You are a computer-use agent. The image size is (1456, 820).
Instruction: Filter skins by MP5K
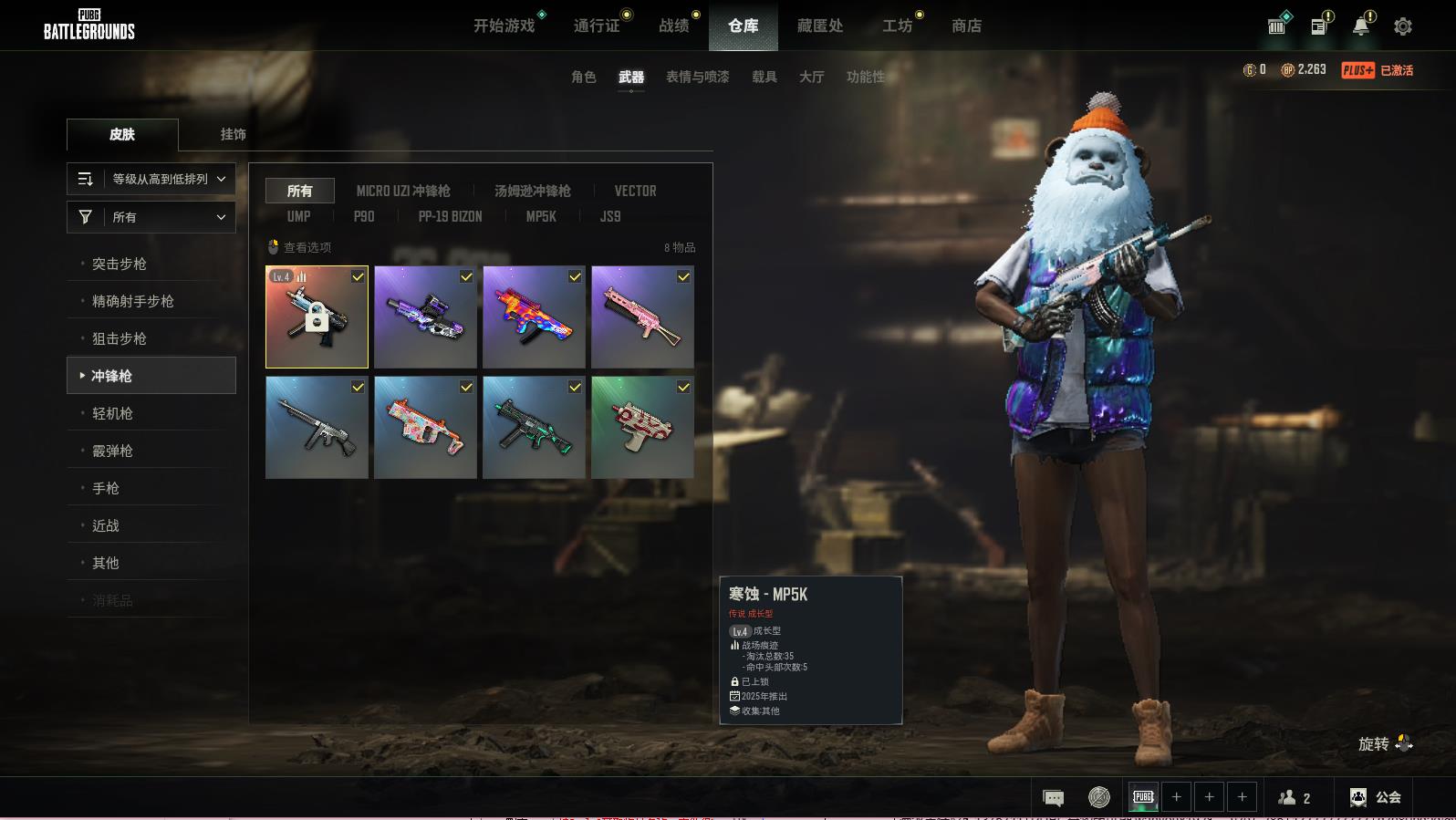pos(541,216)
